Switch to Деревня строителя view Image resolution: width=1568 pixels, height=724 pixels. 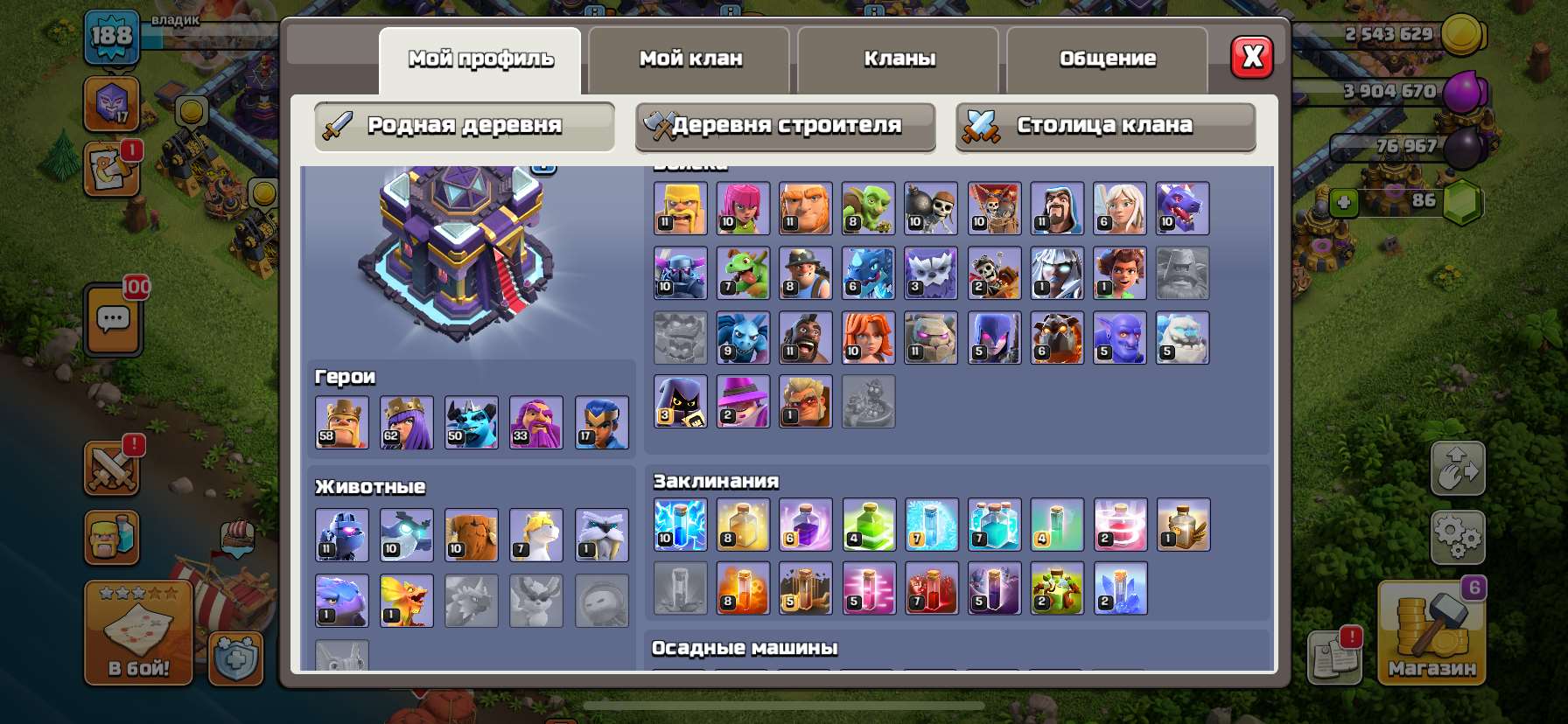click(785, 127)
